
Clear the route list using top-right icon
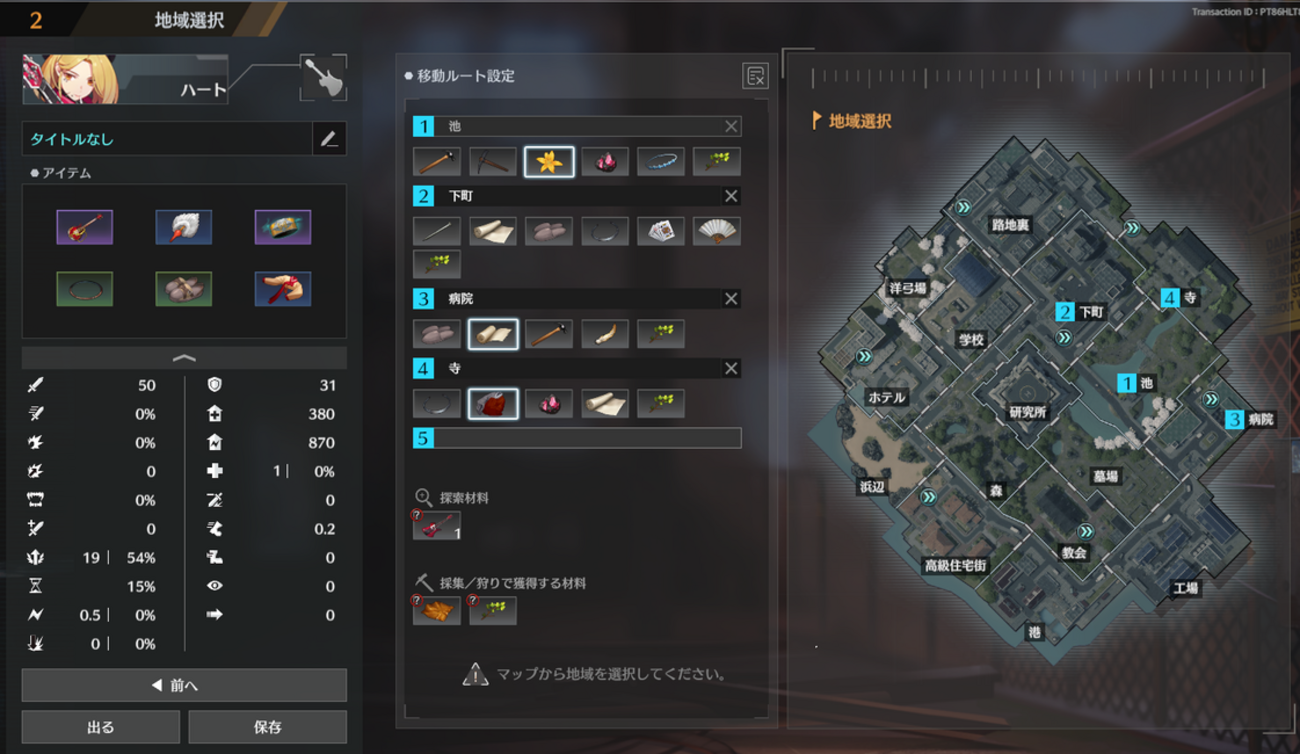tap(755, 76)
